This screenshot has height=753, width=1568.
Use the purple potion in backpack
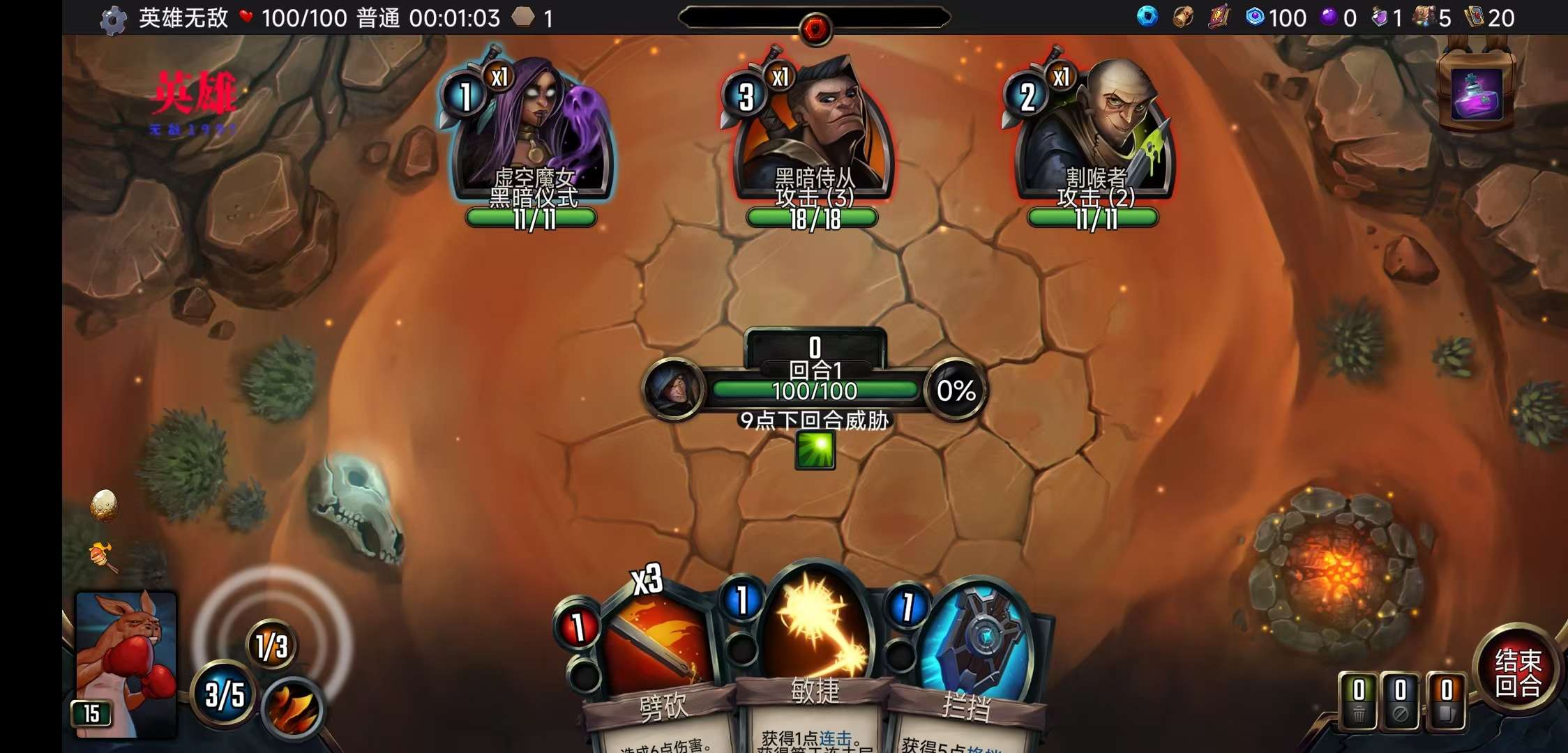pos(1477,96)
